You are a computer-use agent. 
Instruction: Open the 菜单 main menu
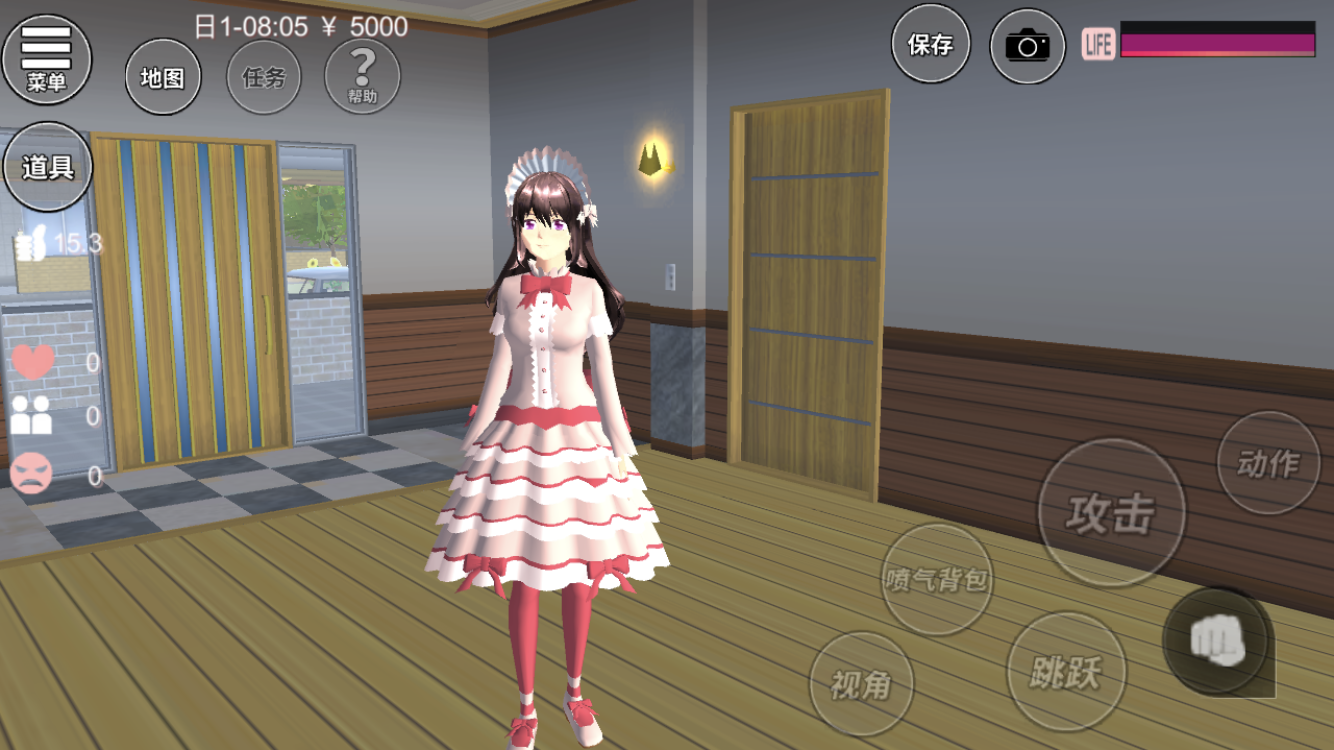pyautogui.click(x=46, y=58)
